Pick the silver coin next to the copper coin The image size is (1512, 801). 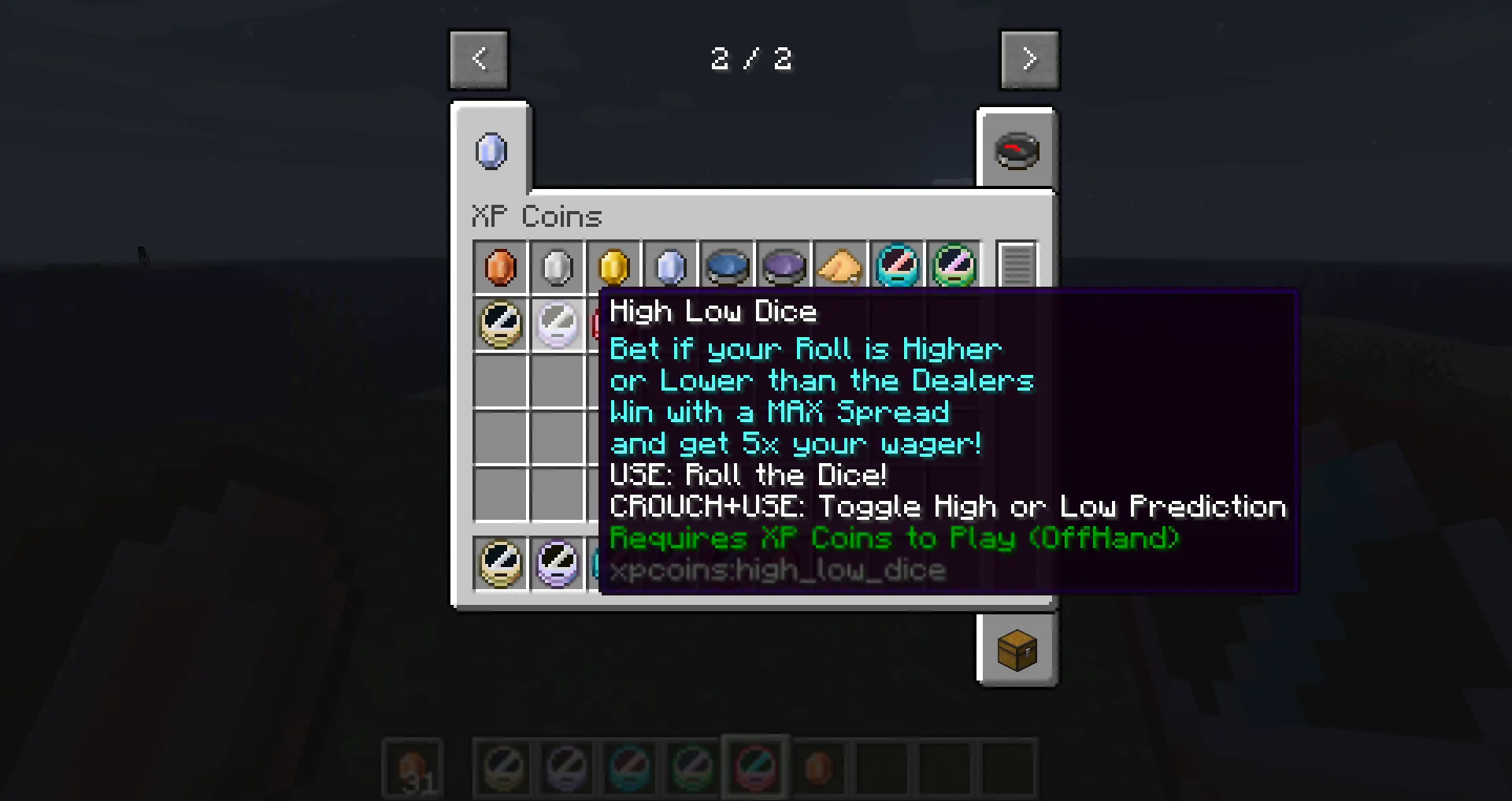[x=557, y=266]
